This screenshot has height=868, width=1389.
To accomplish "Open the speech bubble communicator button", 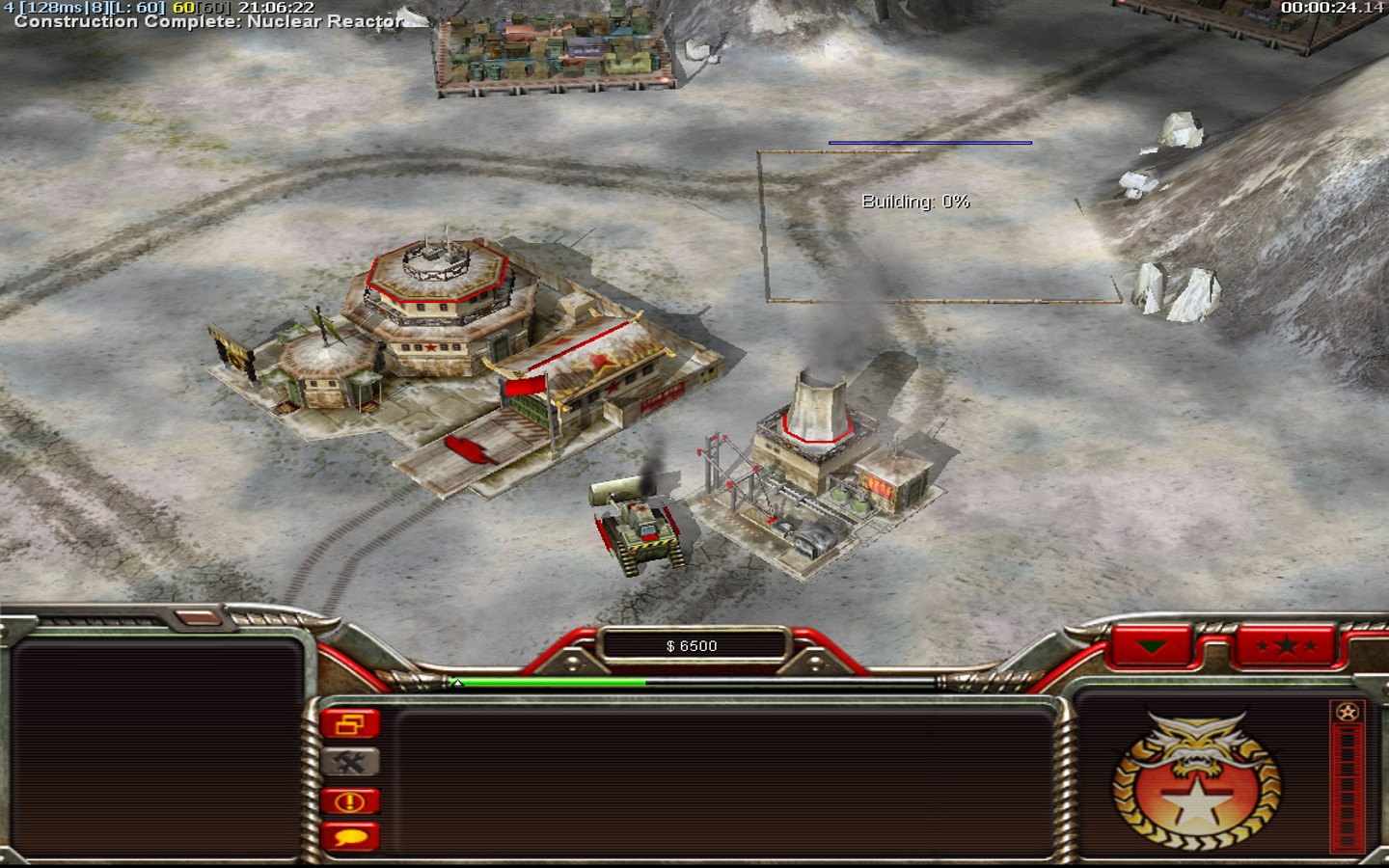I will coord(350,837).
